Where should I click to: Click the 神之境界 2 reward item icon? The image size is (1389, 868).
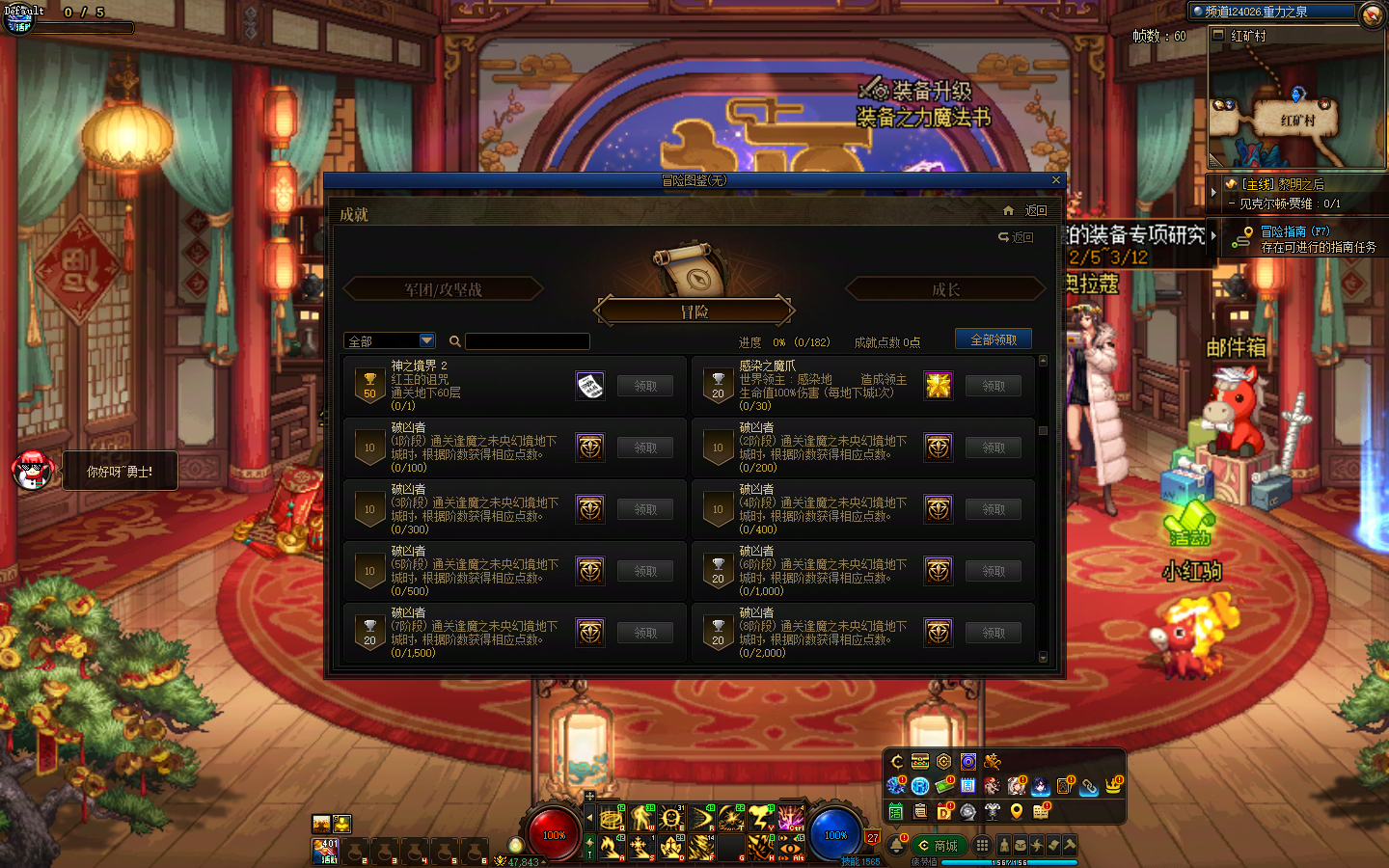(x=590, y=386)
